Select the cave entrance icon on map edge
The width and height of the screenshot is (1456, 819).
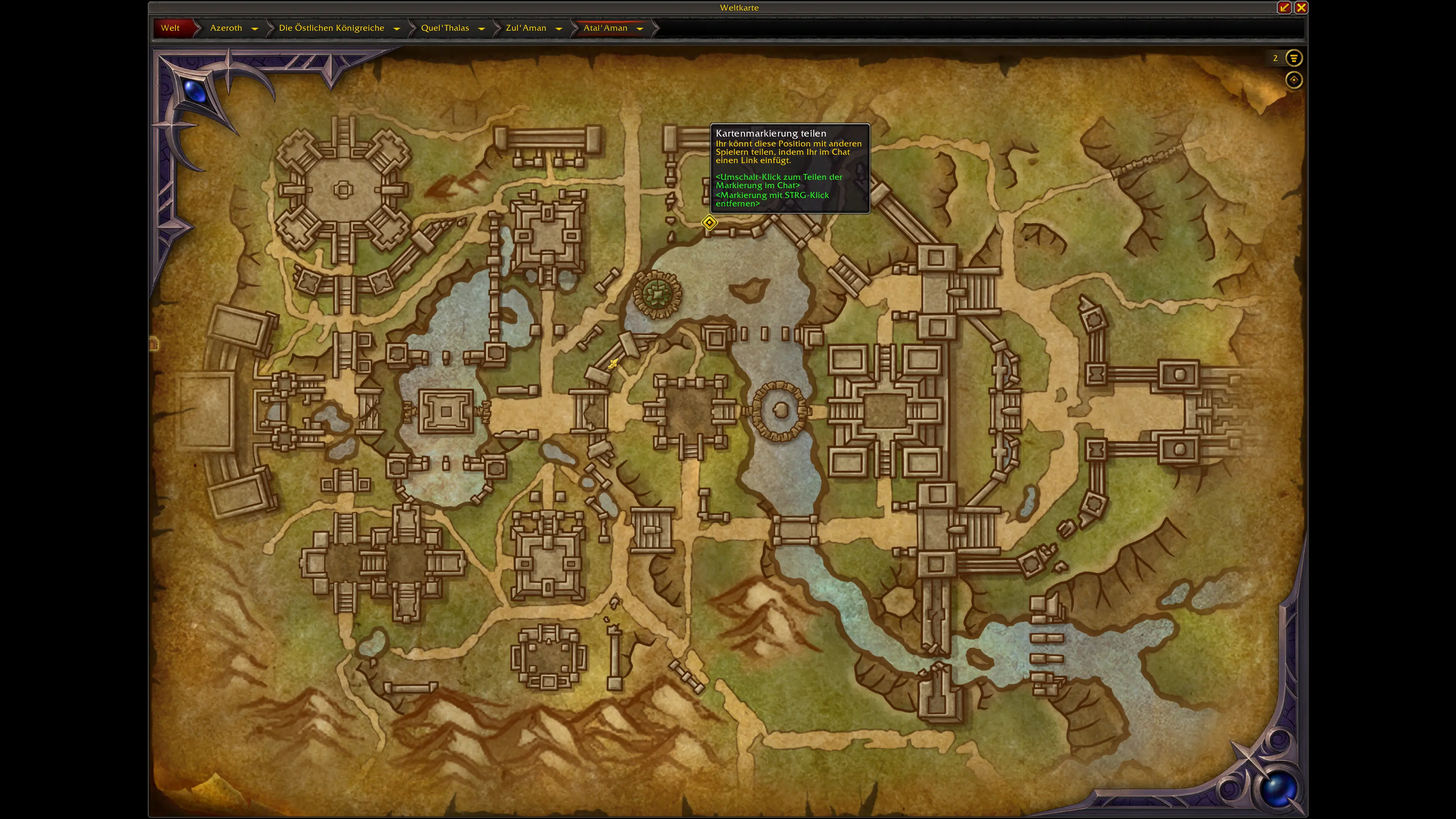click(154, 343)
